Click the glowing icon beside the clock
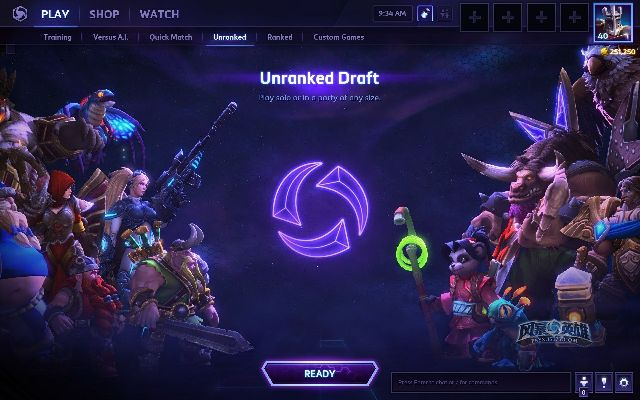This screenshot has width=640, height=400. tap(424, 14)
